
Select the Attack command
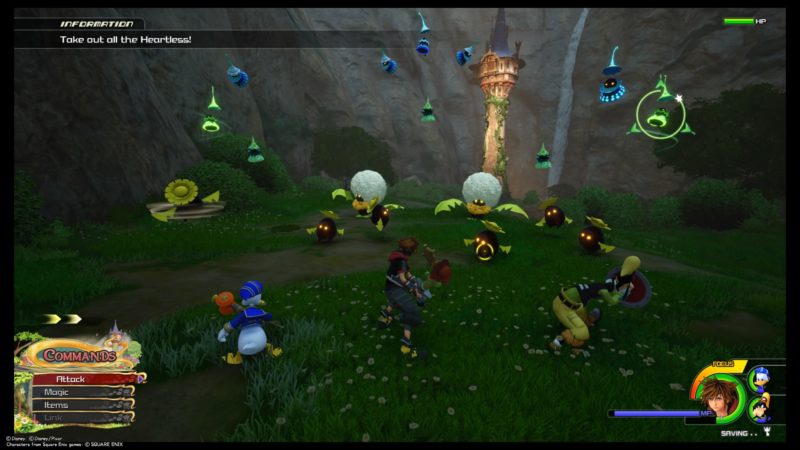tap(82, 379)
